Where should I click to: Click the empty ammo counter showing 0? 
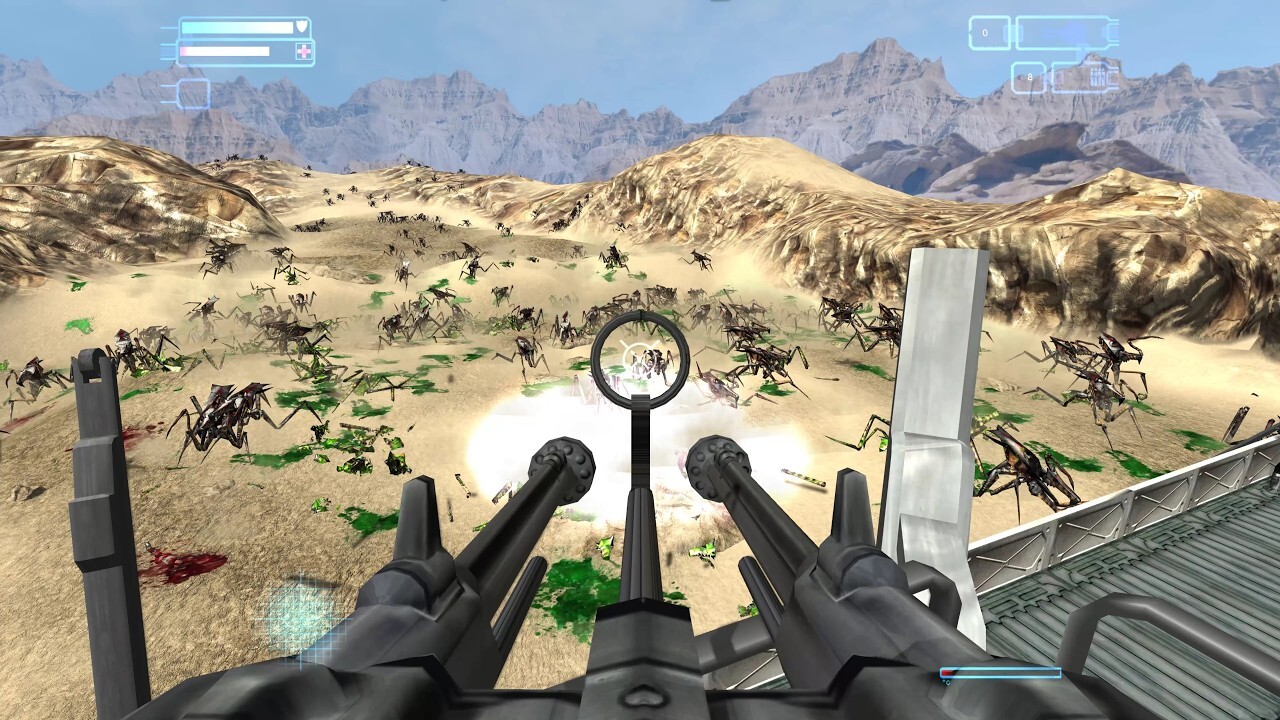[x=985, y=33]
